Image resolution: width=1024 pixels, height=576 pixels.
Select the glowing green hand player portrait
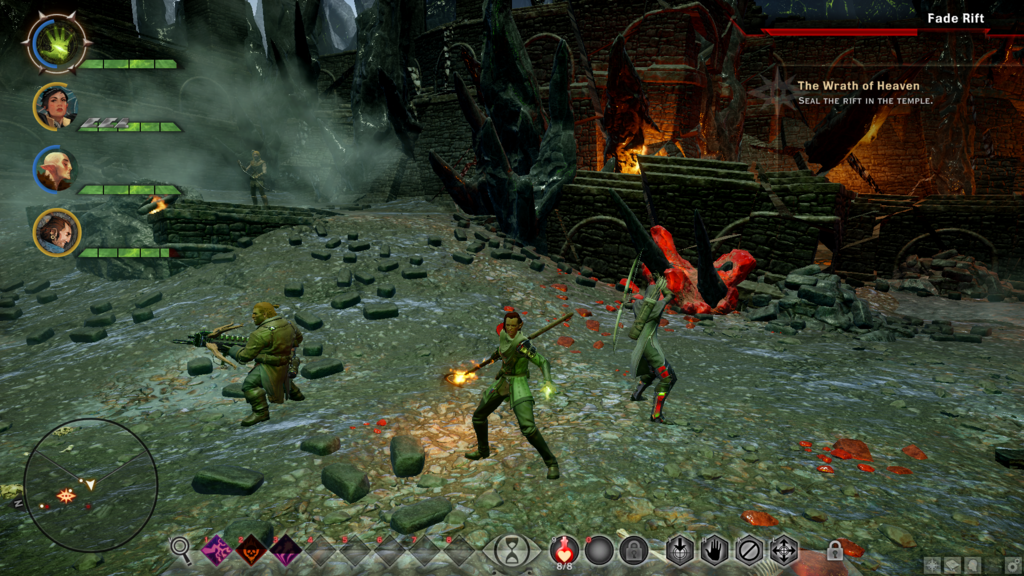(58, 43)
